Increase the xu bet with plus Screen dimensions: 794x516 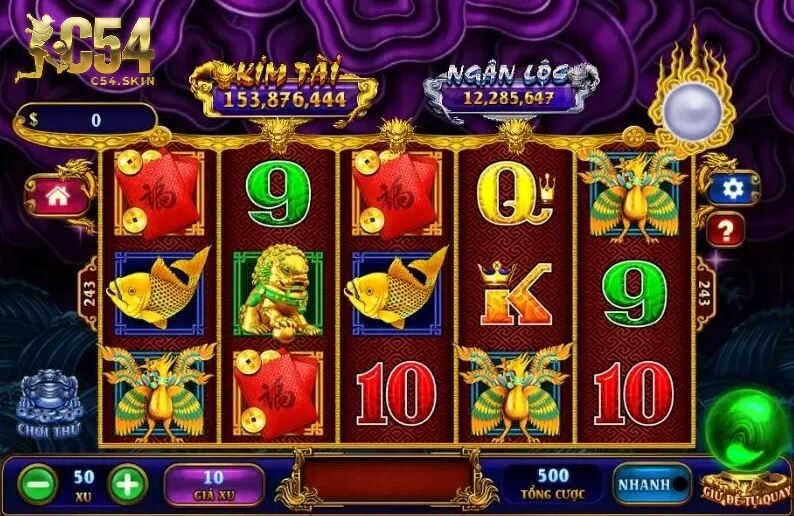tap(128, 484)
